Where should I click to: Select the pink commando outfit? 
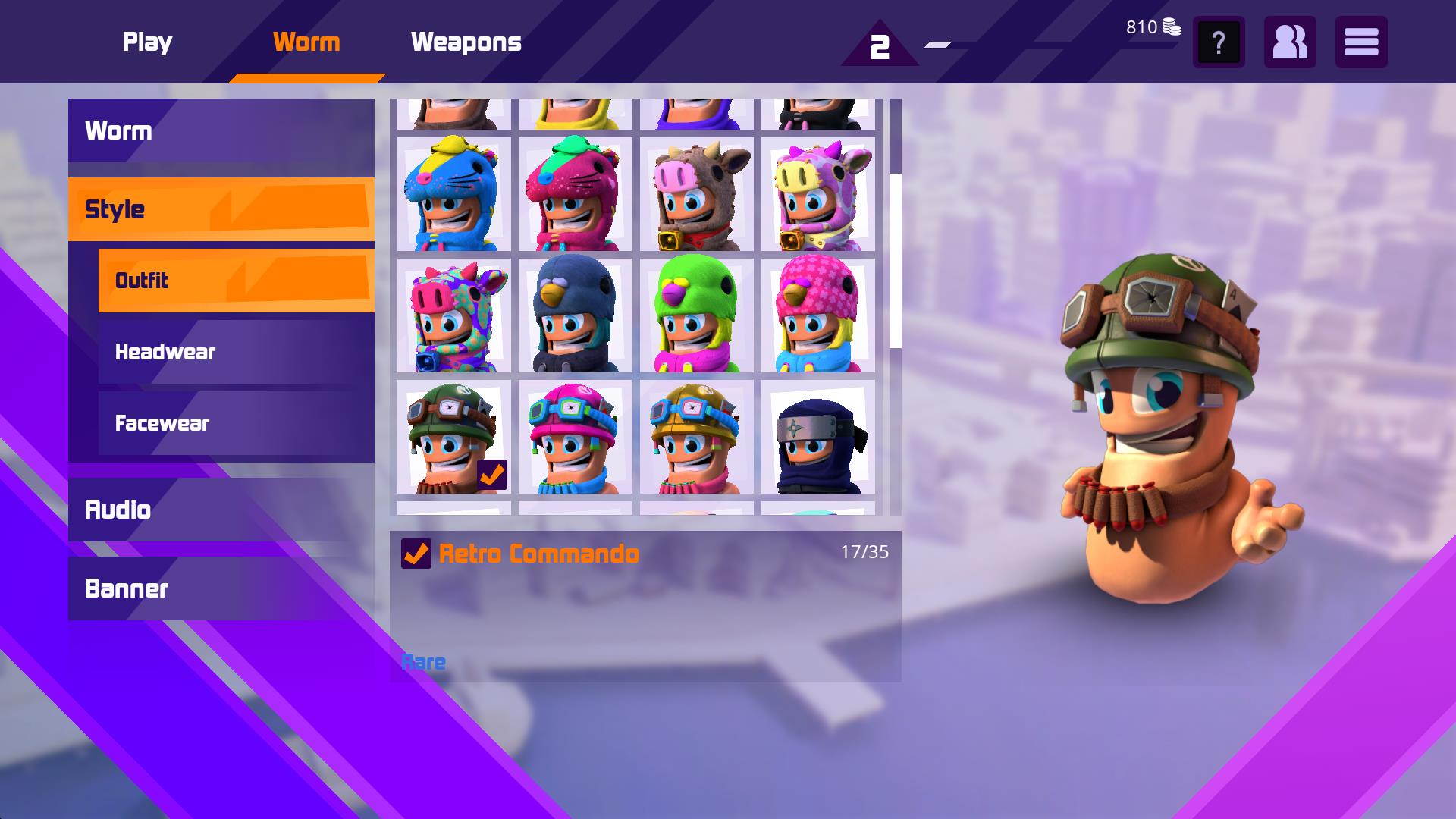pos(573,436)
